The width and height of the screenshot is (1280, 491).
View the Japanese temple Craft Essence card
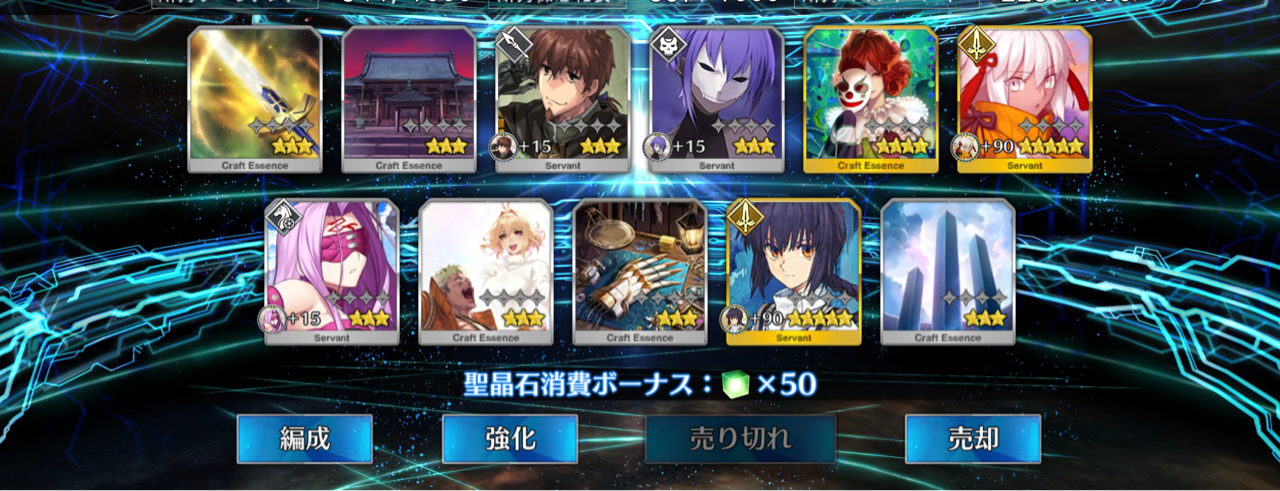409,99
